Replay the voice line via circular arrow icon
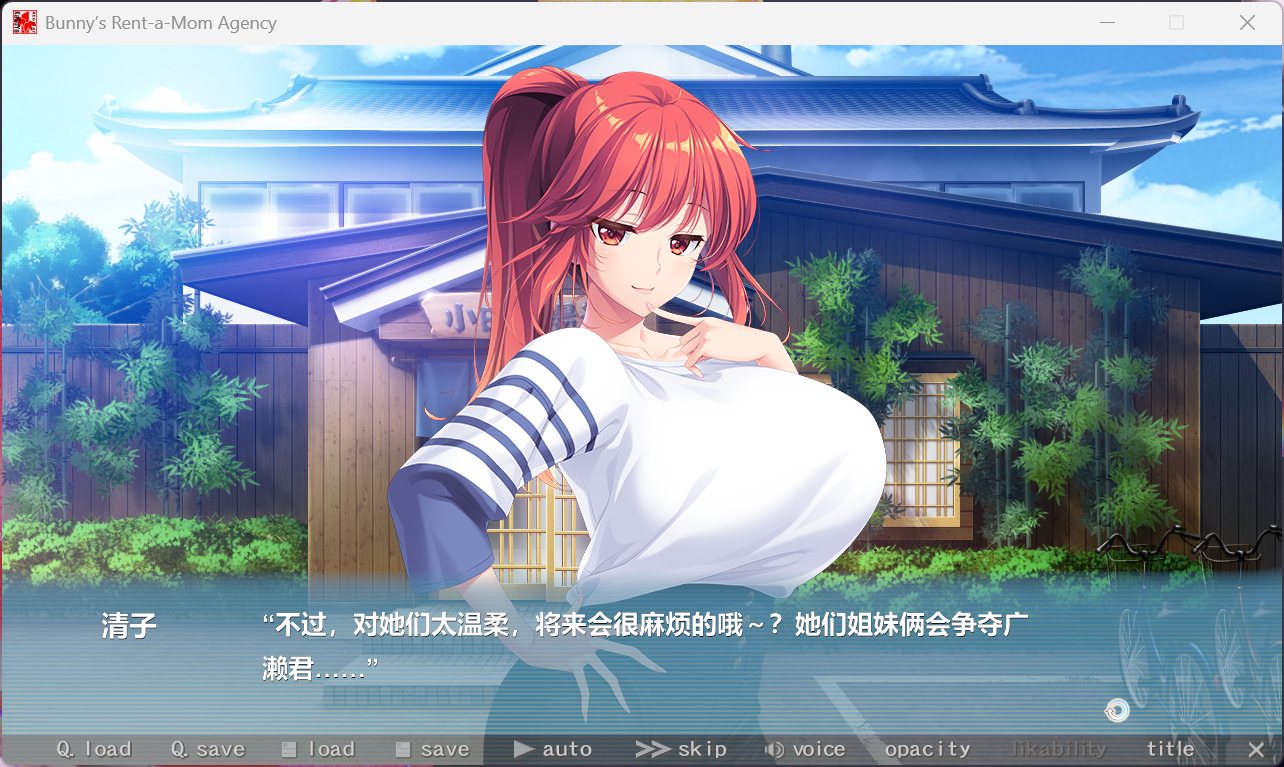Image resolution: width=1284 pixels, height=767 pixels. coord(1117,711)
